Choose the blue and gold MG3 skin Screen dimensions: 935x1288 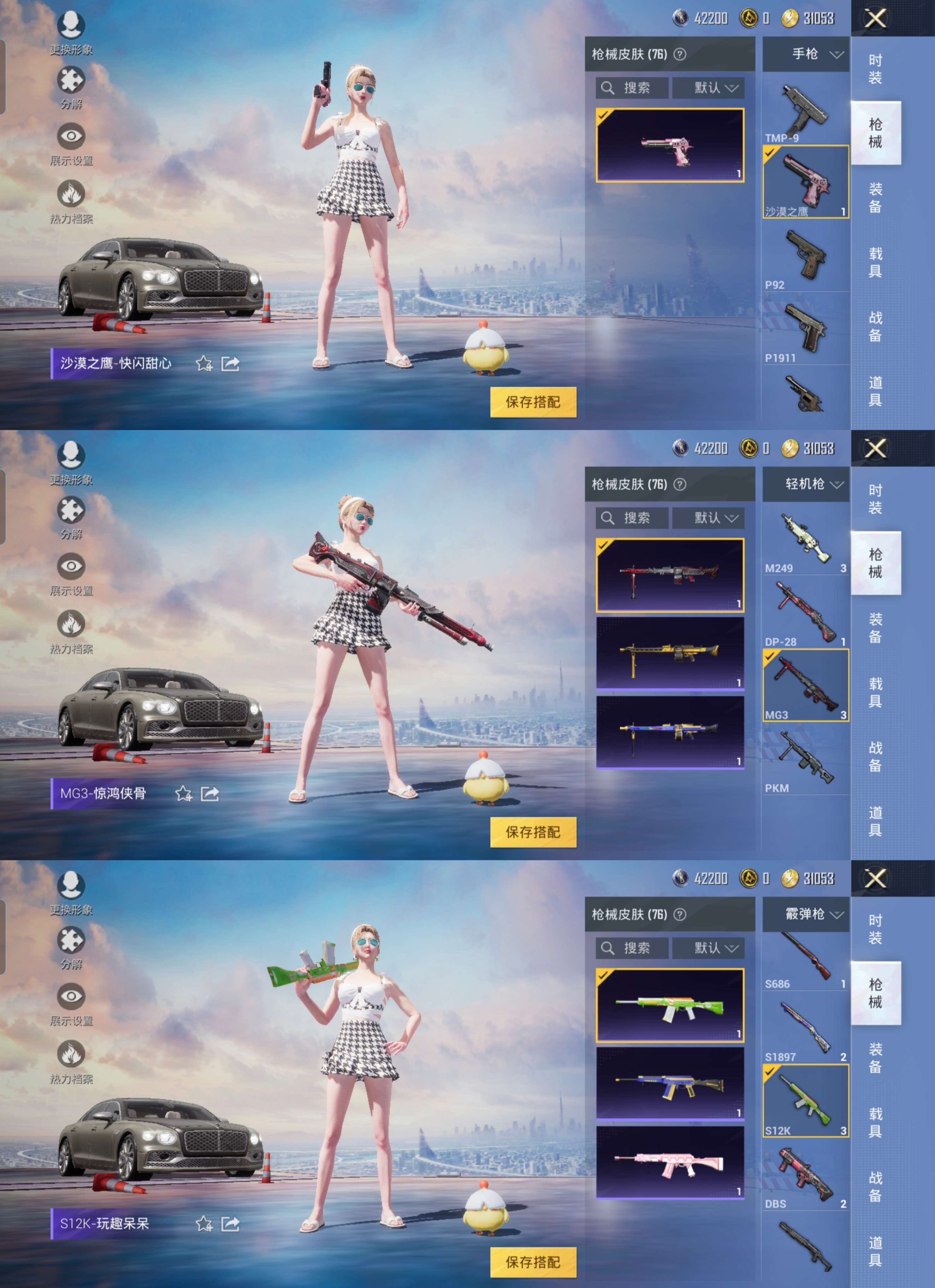tap(670, 732)
